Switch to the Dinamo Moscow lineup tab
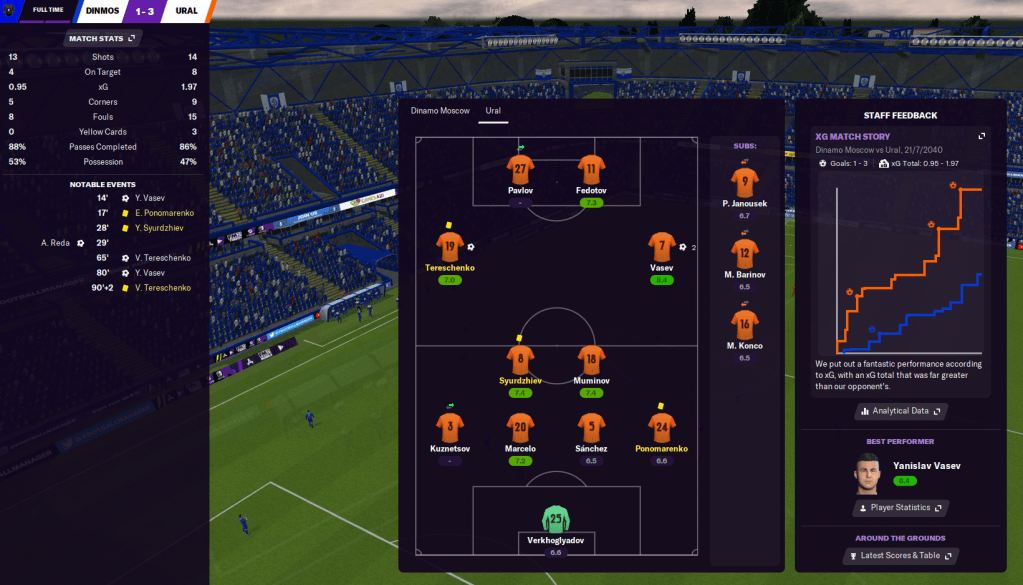This screenshot has width=1023, height=585. tap(440, 110)
